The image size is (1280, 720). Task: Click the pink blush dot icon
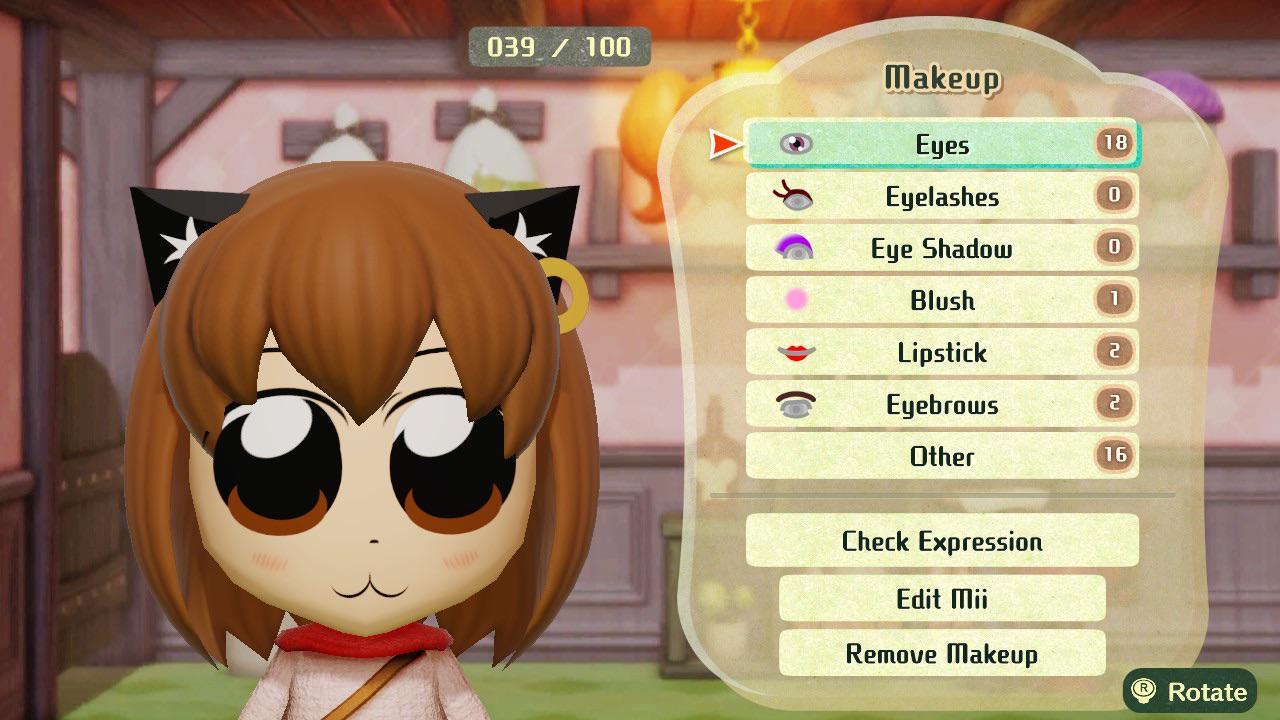793,301
